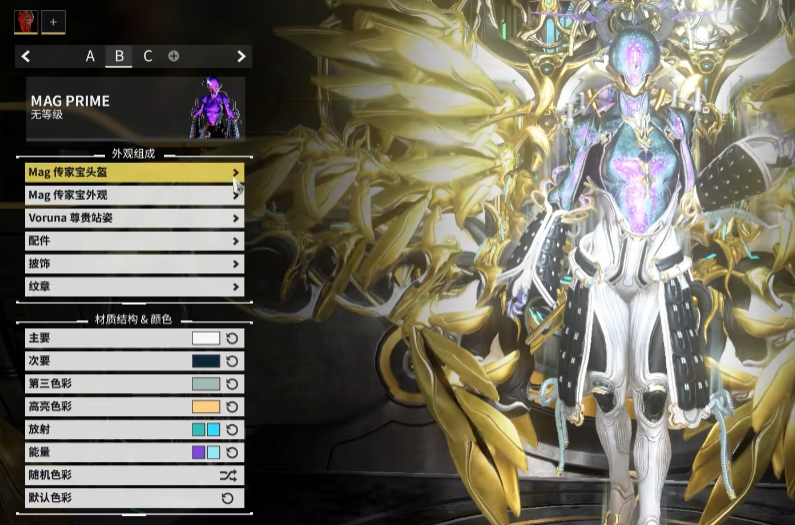This screenshot has width=795, height=525.
Task: Randomize colors with 随机色彩
Action: [228, 476]
